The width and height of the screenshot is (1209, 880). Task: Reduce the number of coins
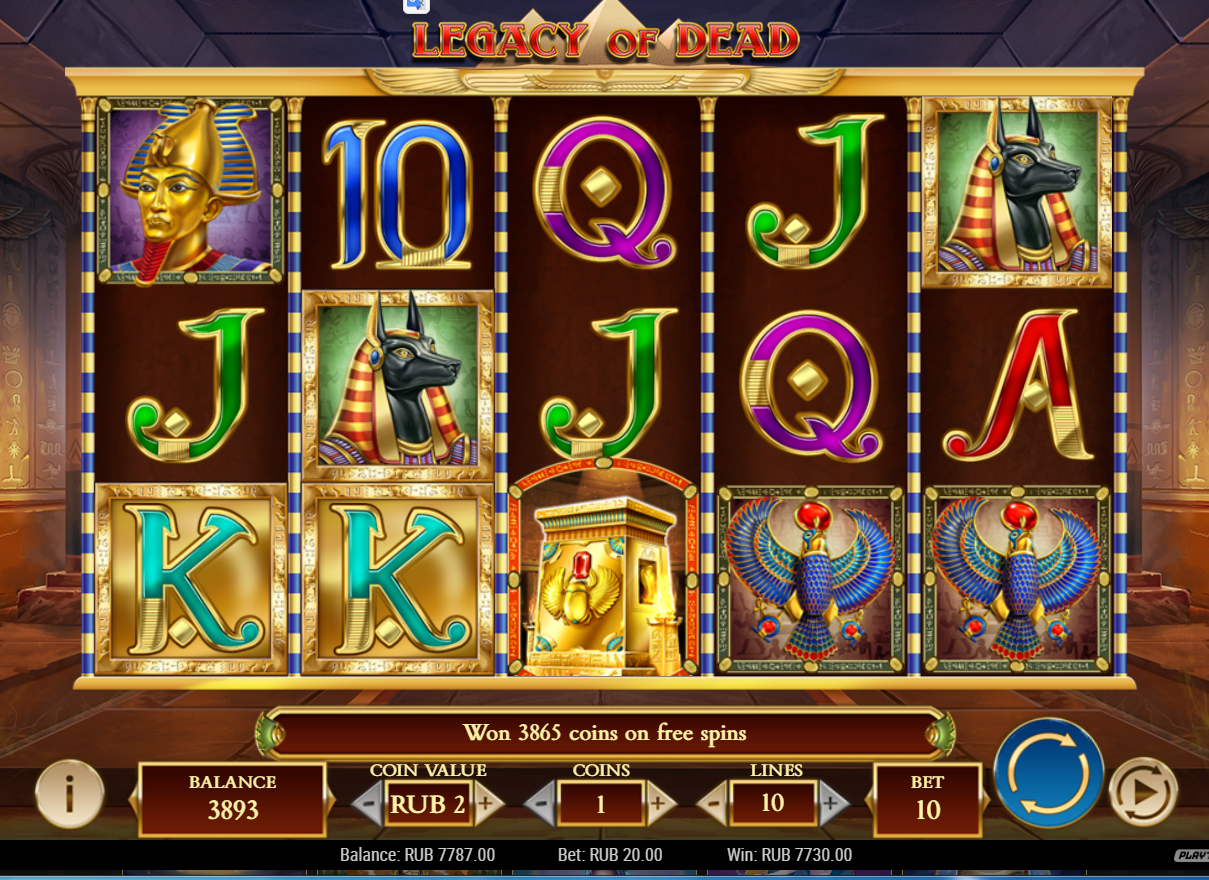tap(541, 803)
